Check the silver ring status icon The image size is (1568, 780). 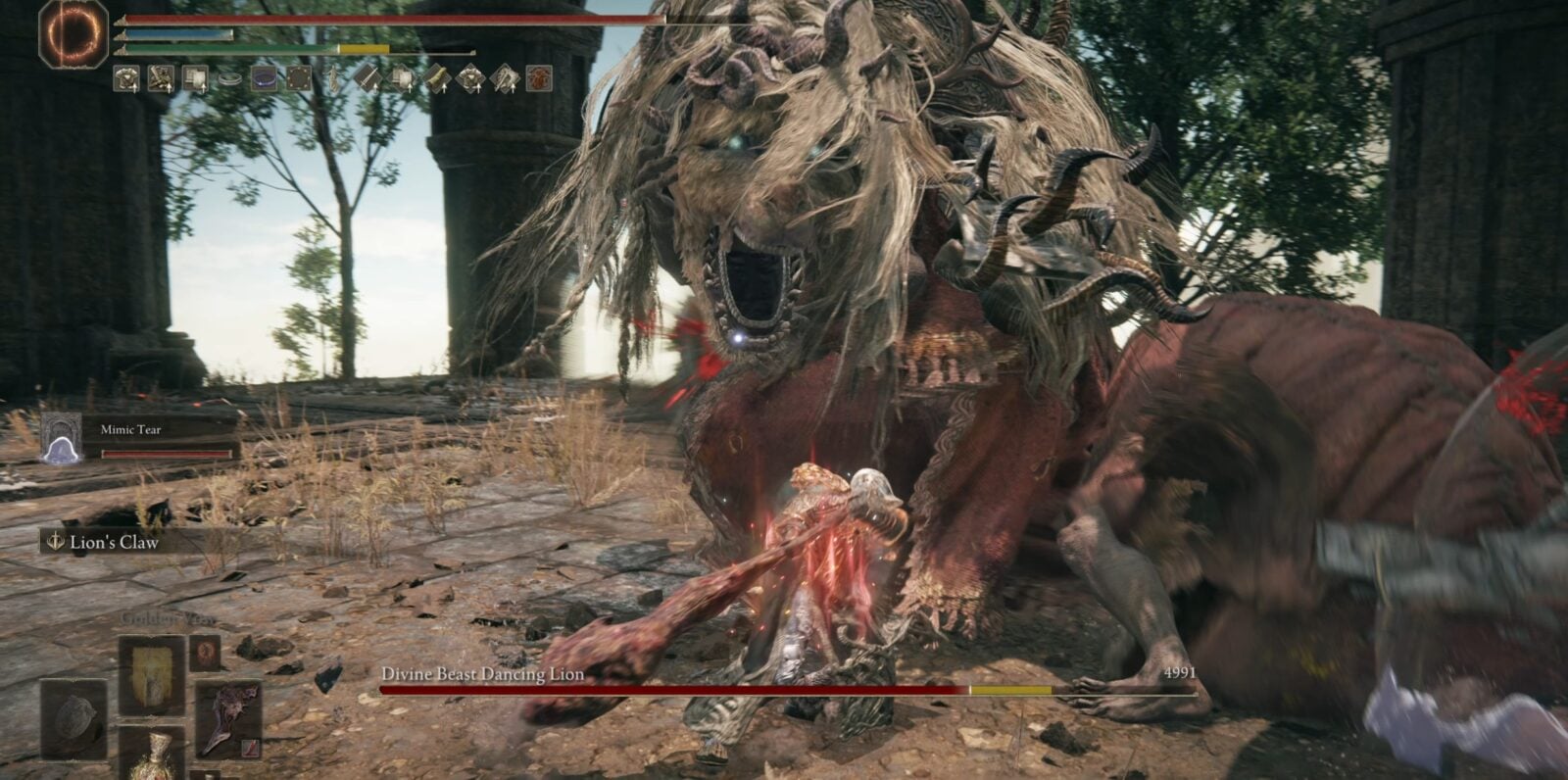(230, 78)
